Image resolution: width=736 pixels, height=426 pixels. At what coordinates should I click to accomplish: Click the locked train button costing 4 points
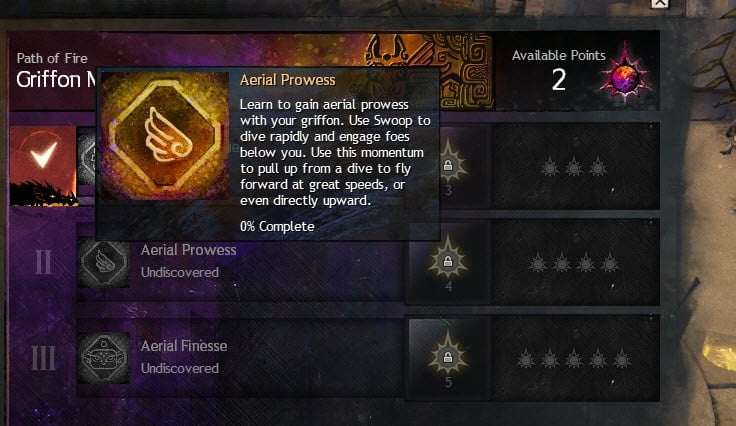448,262
